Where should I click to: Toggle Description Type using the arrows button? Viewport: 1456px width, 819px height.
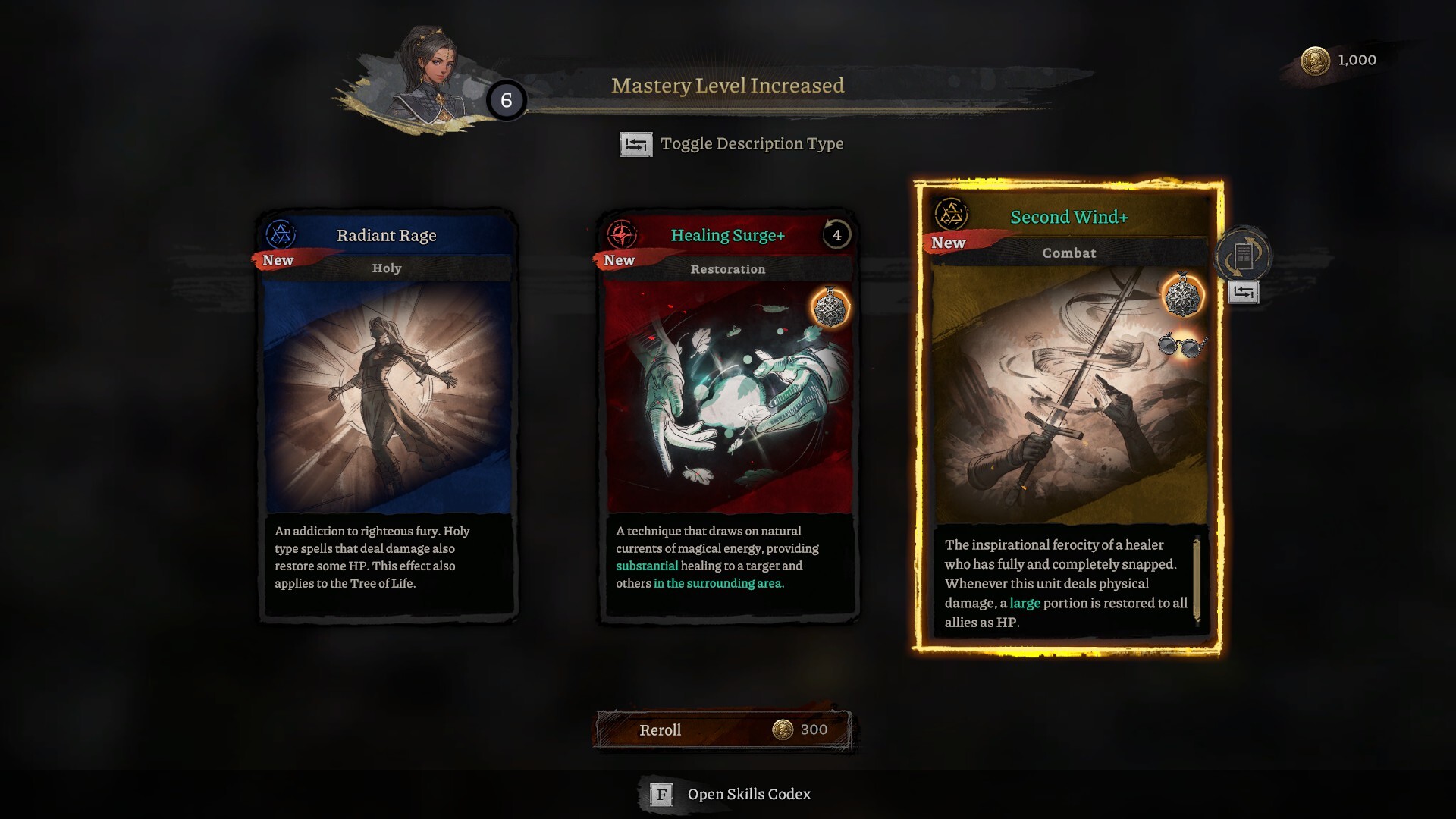637,144
